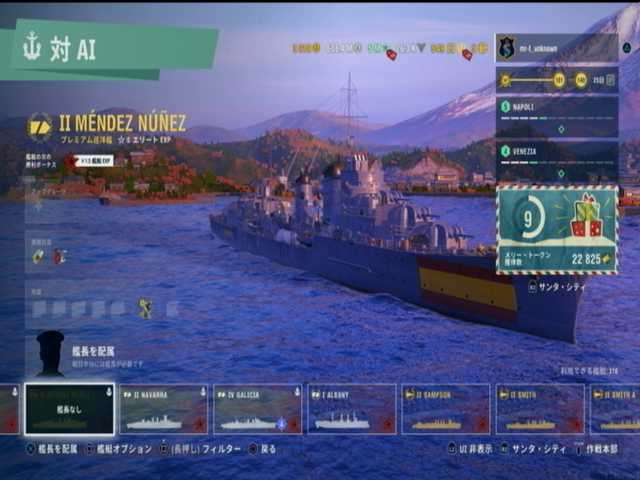Pick the I Albany ship card

pos(351,409)
